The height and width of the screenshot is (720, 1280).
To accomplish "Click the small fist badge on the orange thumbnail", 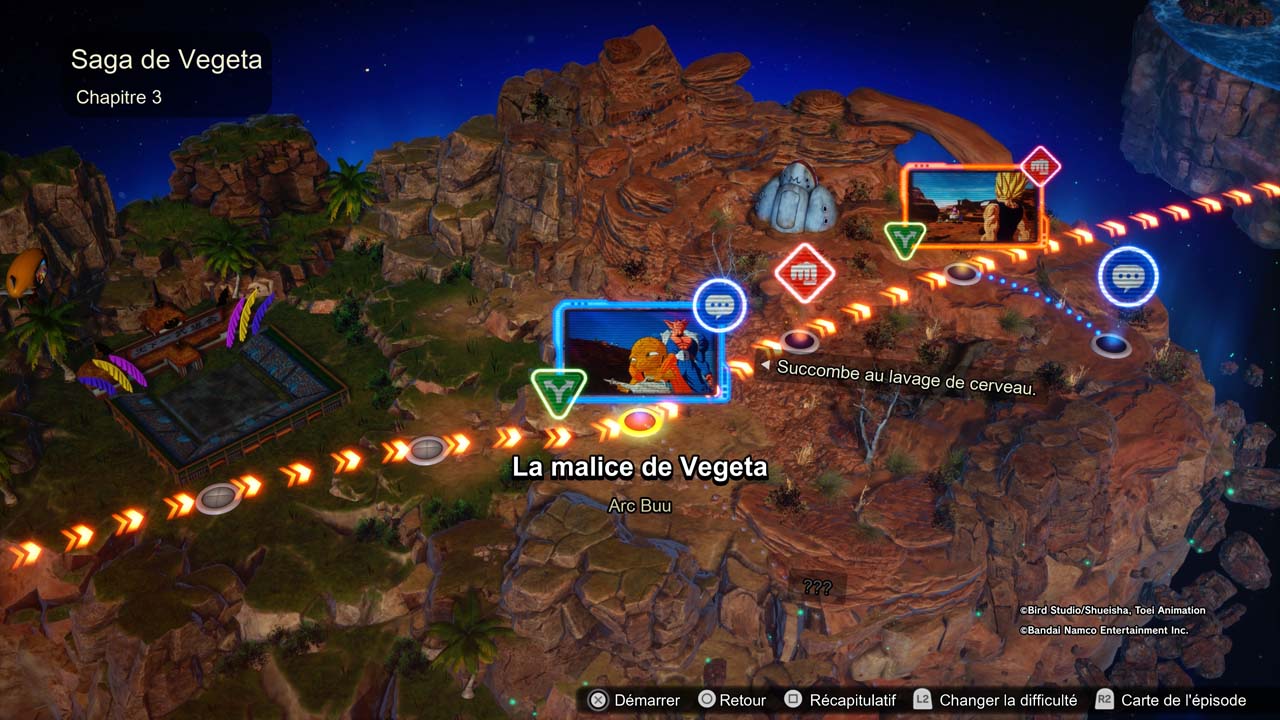I will [x=1040, y=166].
